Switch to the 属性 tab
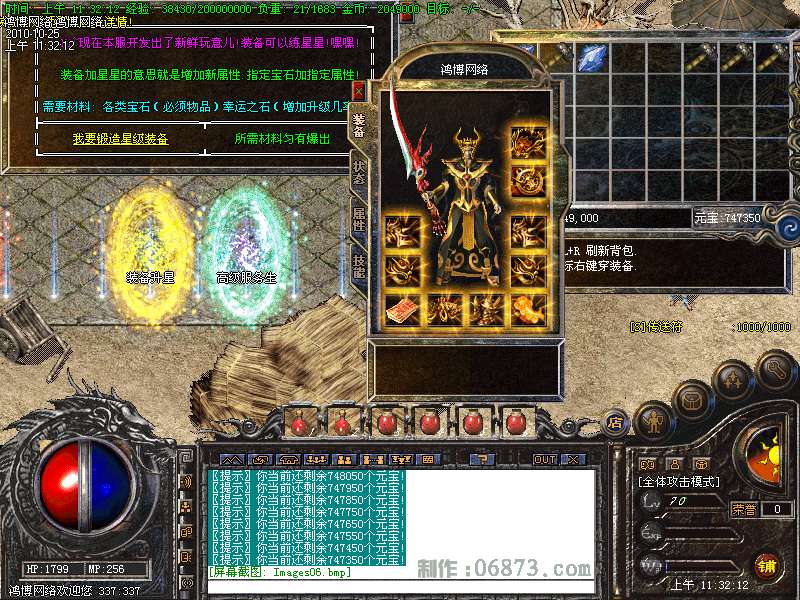 coord(358,220)
